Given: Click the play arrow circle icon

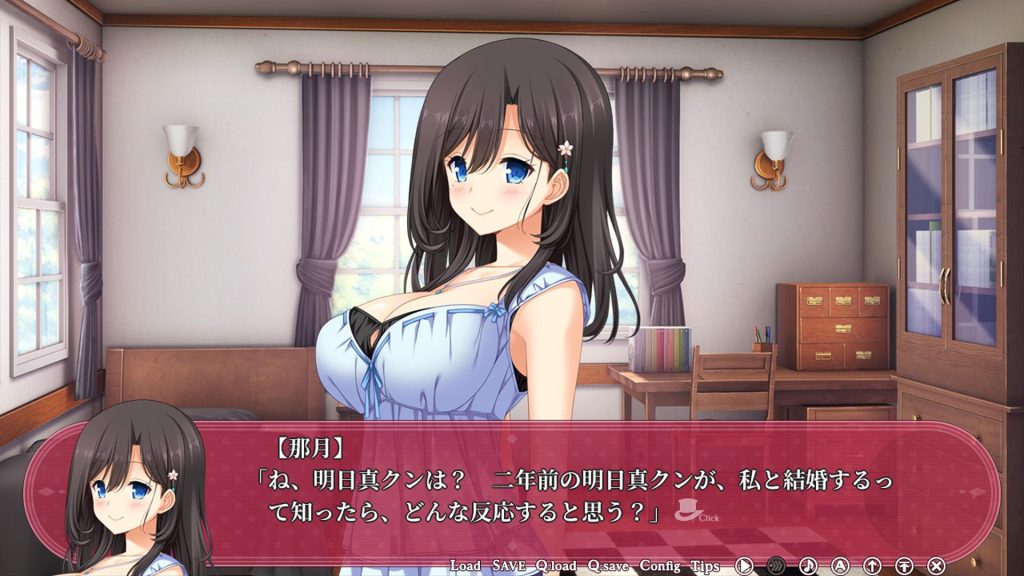Looking at the screenshot, I should [x=744, y=566].
